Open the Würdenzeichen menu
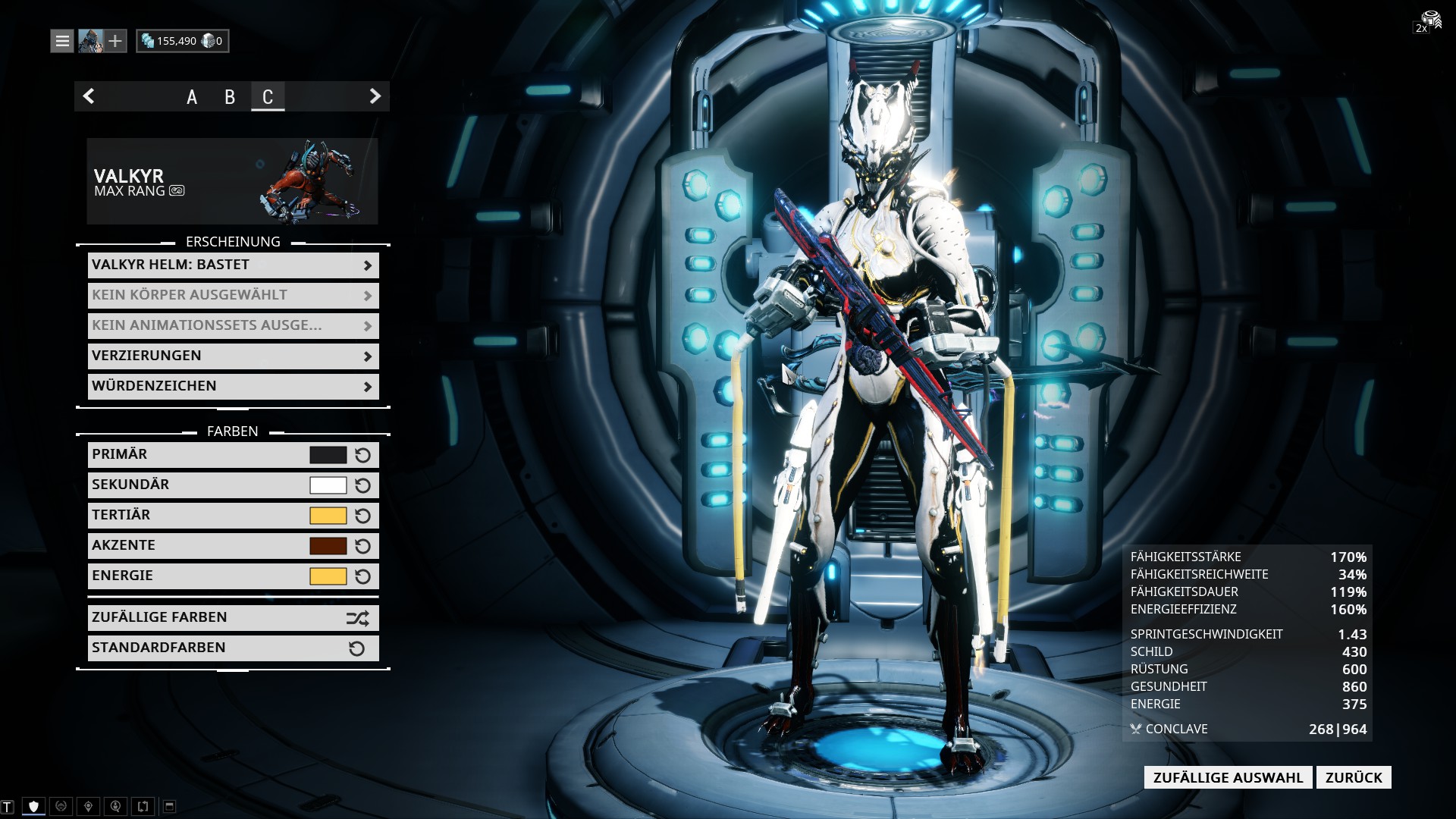Image resolution: width=1456 pixels, height=819 pixels. coord(233,386)
